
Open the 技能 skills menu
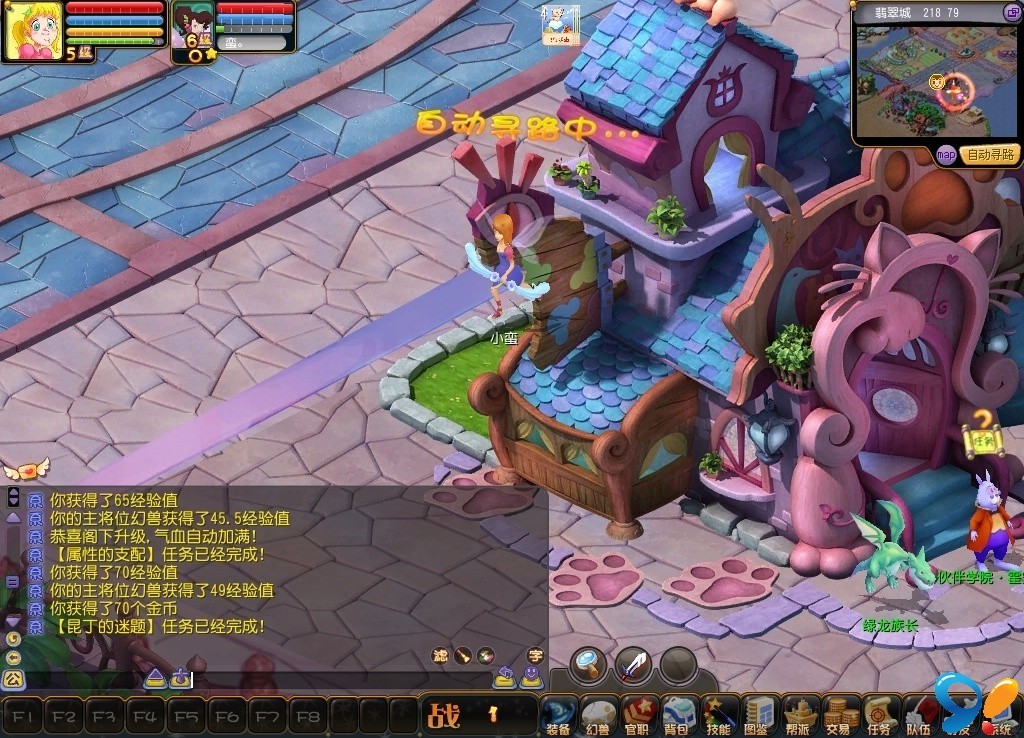pos(718,714)
